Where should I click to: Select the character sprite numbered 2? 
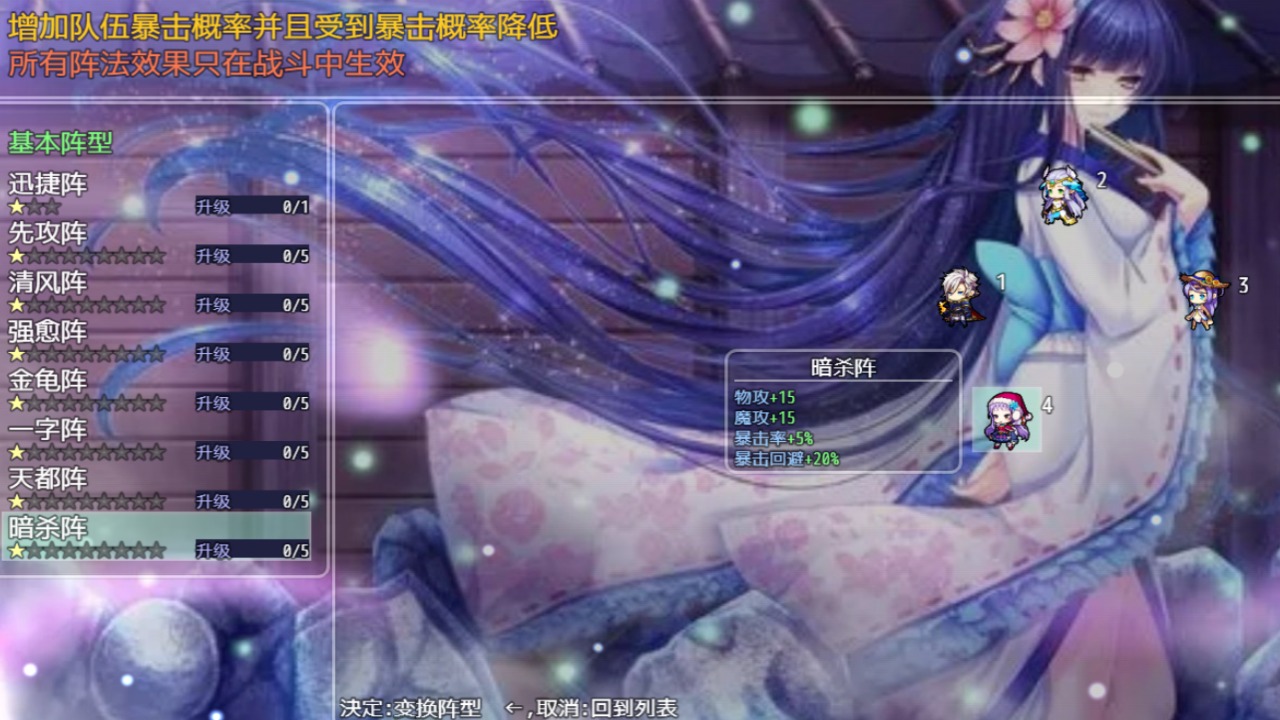(1063, 197)
